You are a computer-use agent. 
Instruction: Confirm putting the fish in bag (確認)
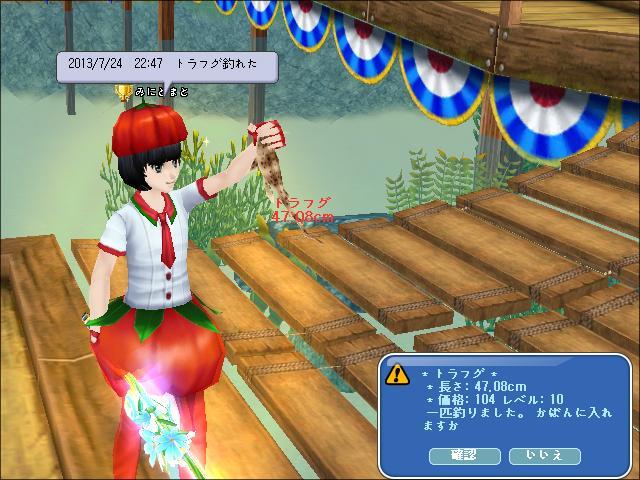tap(465, 456)
